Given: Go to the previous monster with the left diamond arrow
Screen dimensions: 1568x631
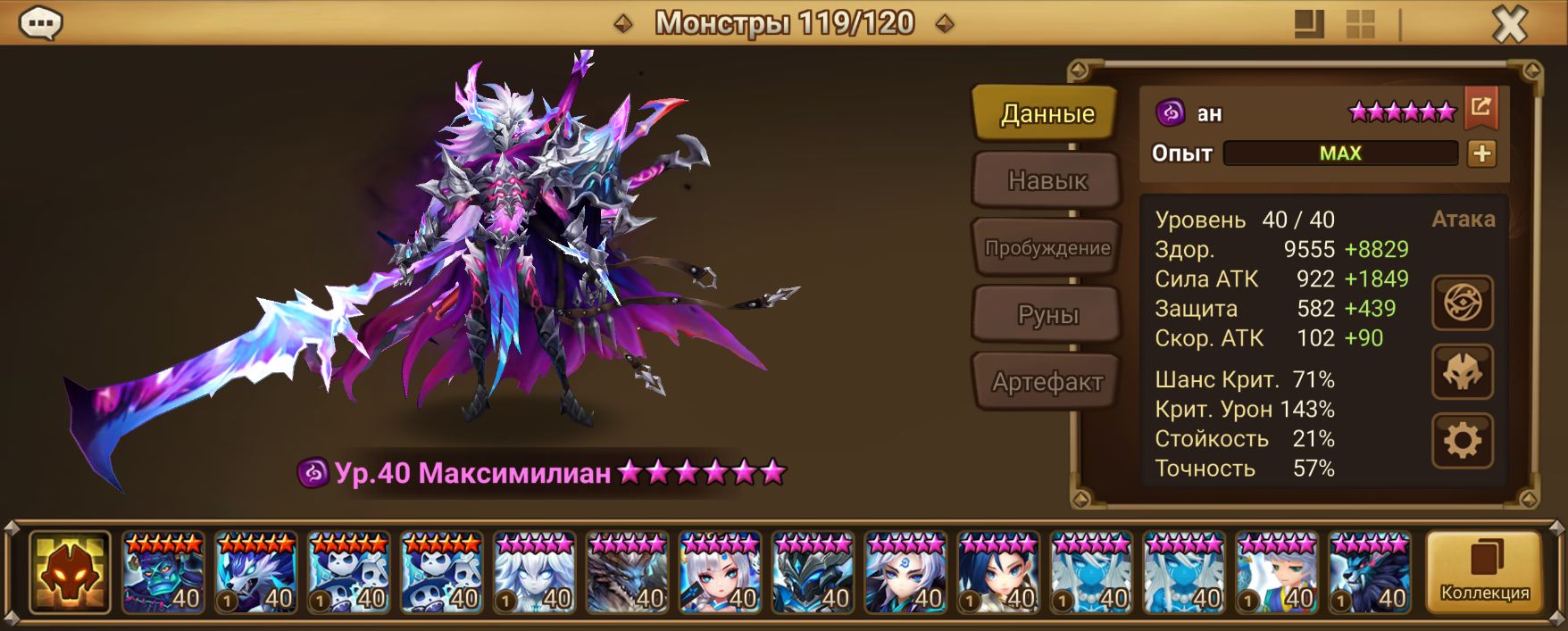Looking at the screenshot, I should 623,24.
